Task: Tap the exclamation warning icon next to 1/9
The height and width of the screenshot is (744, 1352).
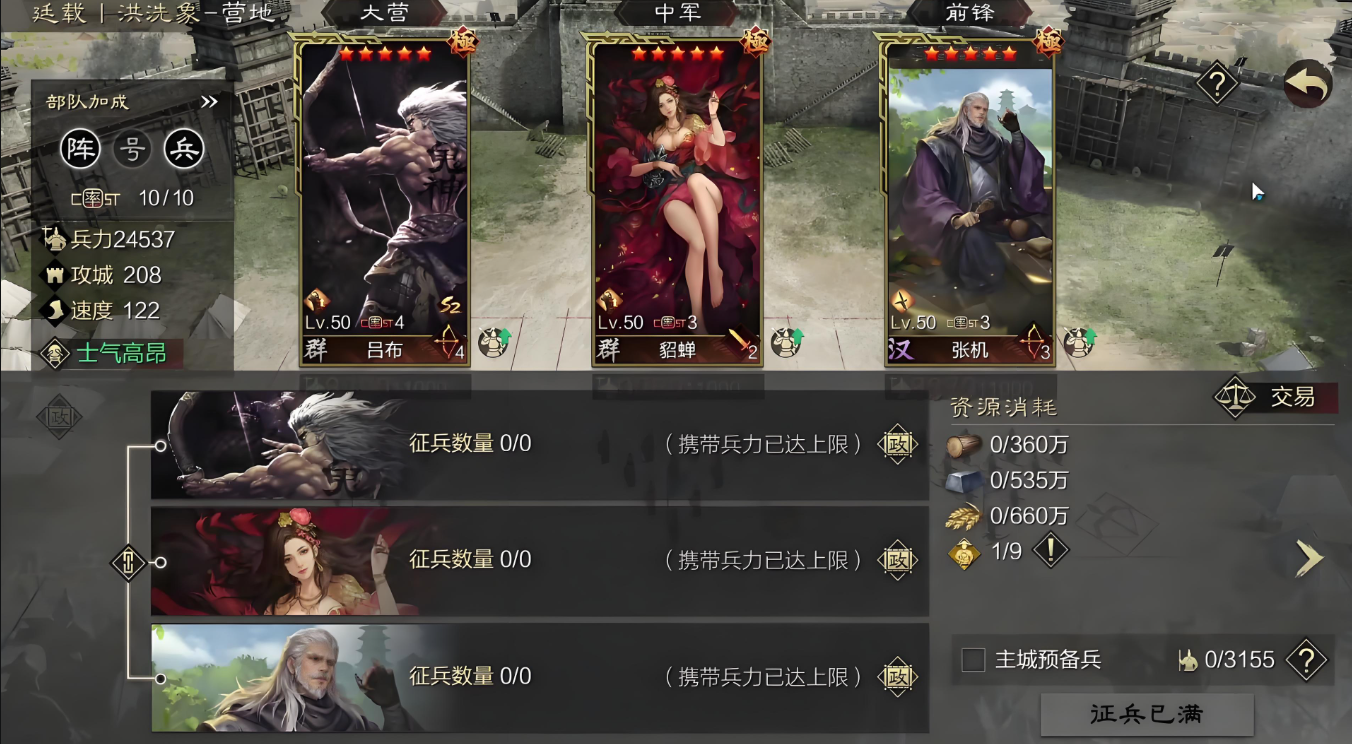Action: pyautogui.click(x=1049, y=550)
